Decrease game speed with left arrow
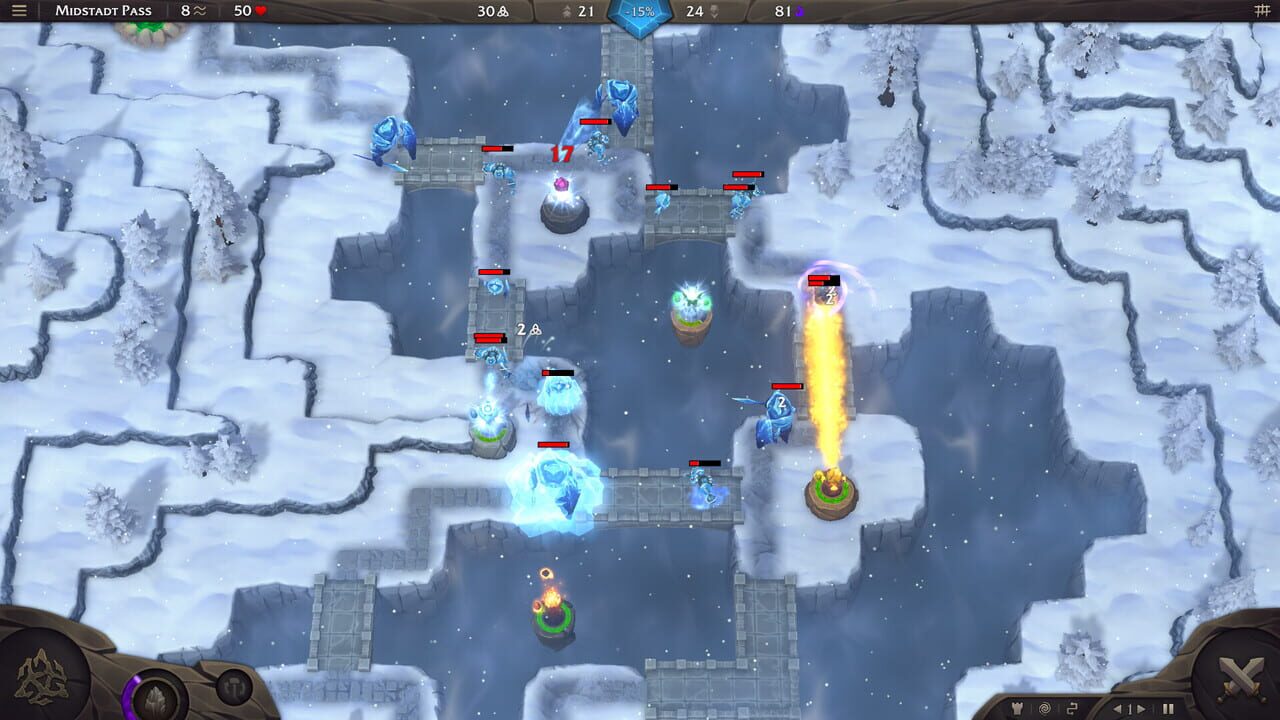The width and height of the screenshot is (1280, 720). tap(1119, 708)
